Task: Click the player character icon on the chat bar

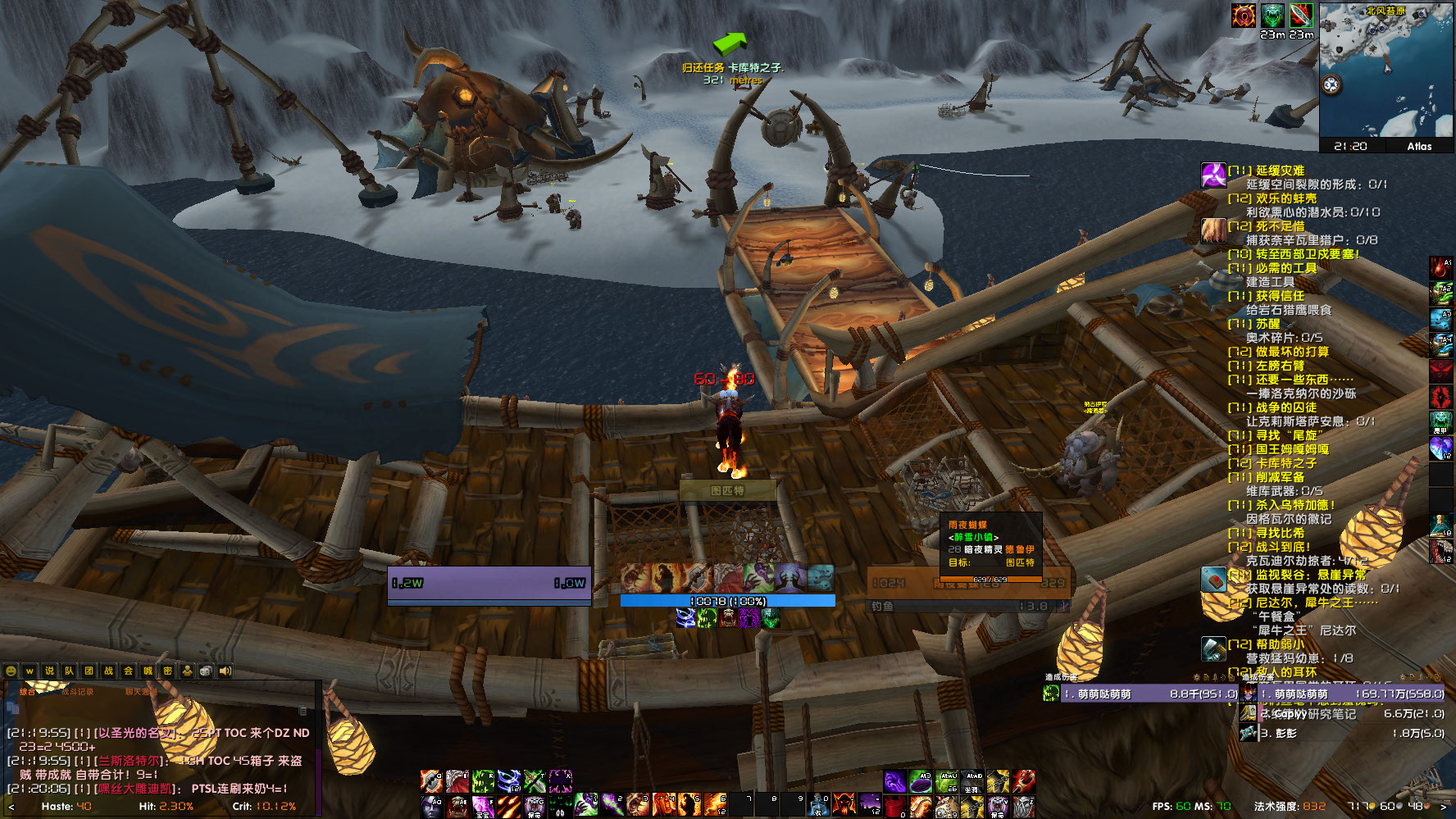Action: click(188, 671)
